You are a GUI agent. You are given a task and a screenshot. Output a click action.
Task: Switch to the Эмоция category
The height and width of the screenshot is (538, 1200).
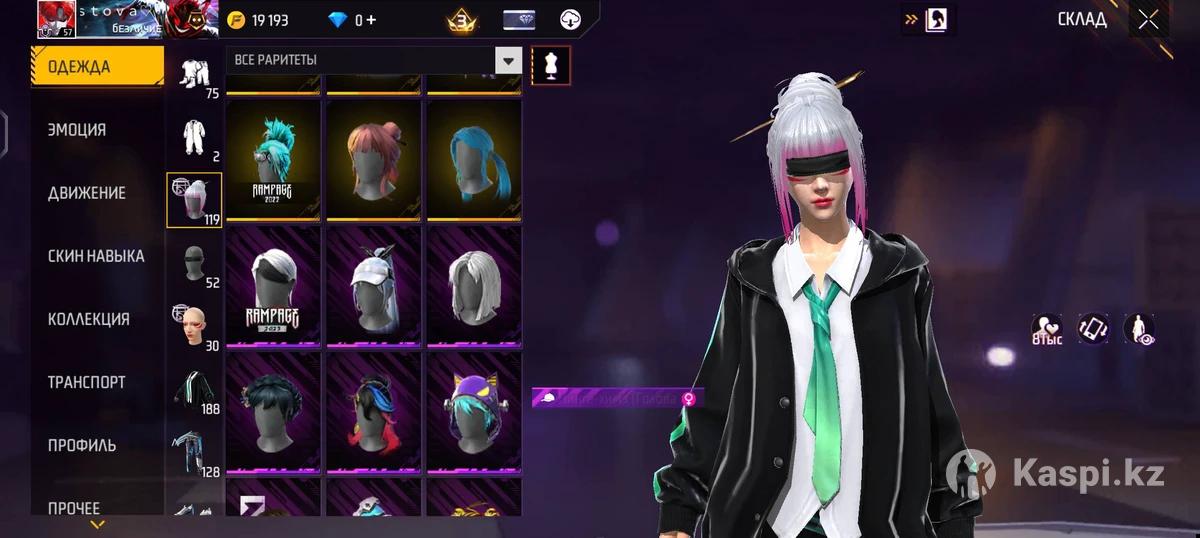77,130
